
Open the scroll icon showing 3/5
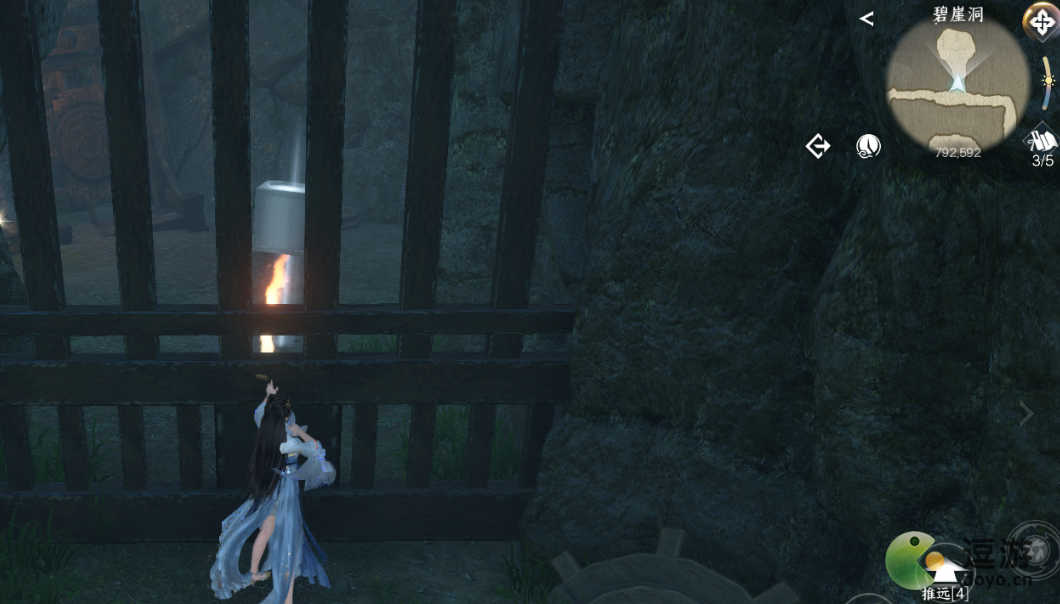click(x=1043, y=143)
